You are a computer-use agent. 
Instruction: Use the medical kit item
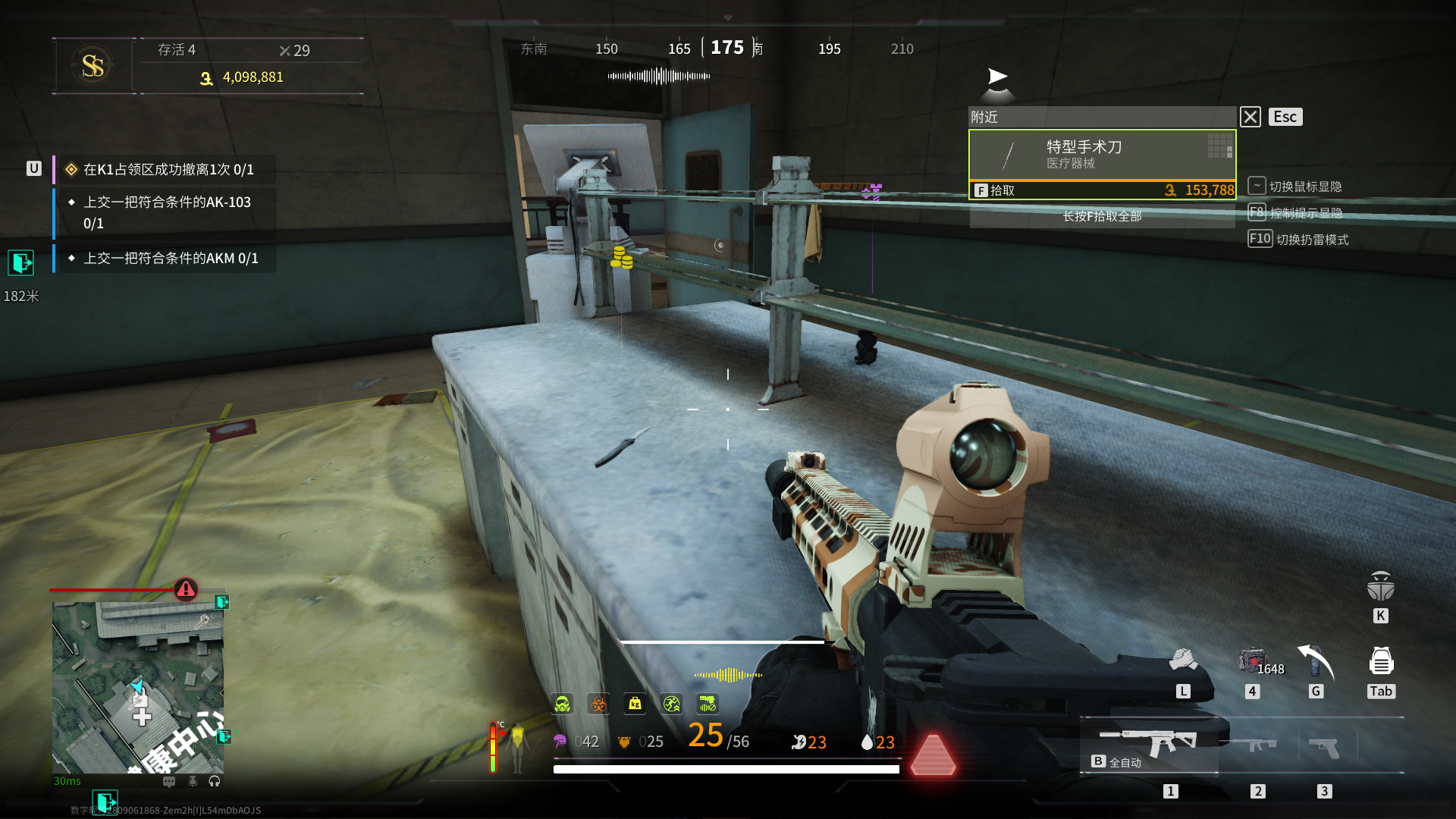(1253, 661)
